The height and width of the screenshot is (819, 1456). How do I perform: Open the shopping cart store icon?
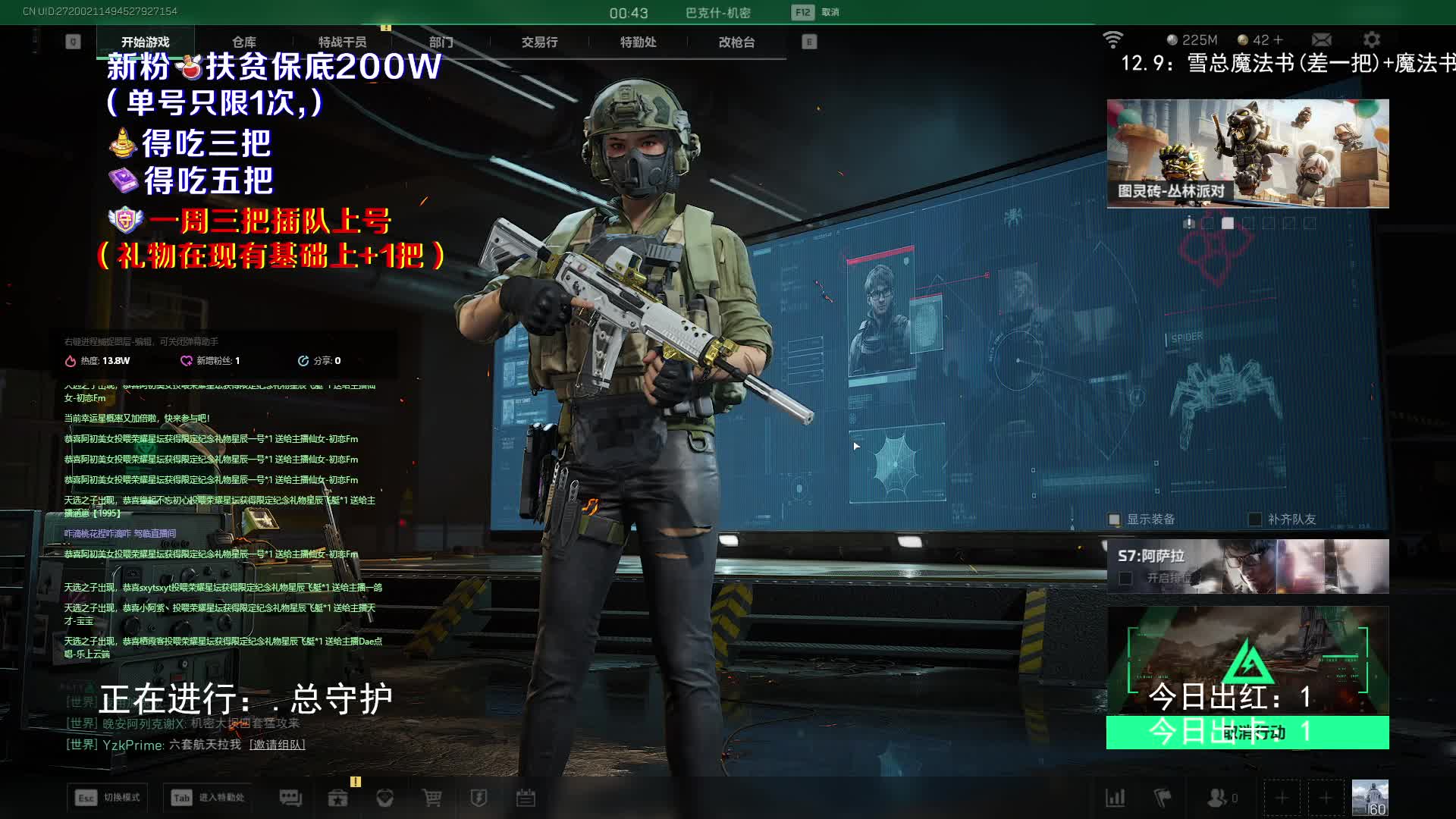click(431, 798)
